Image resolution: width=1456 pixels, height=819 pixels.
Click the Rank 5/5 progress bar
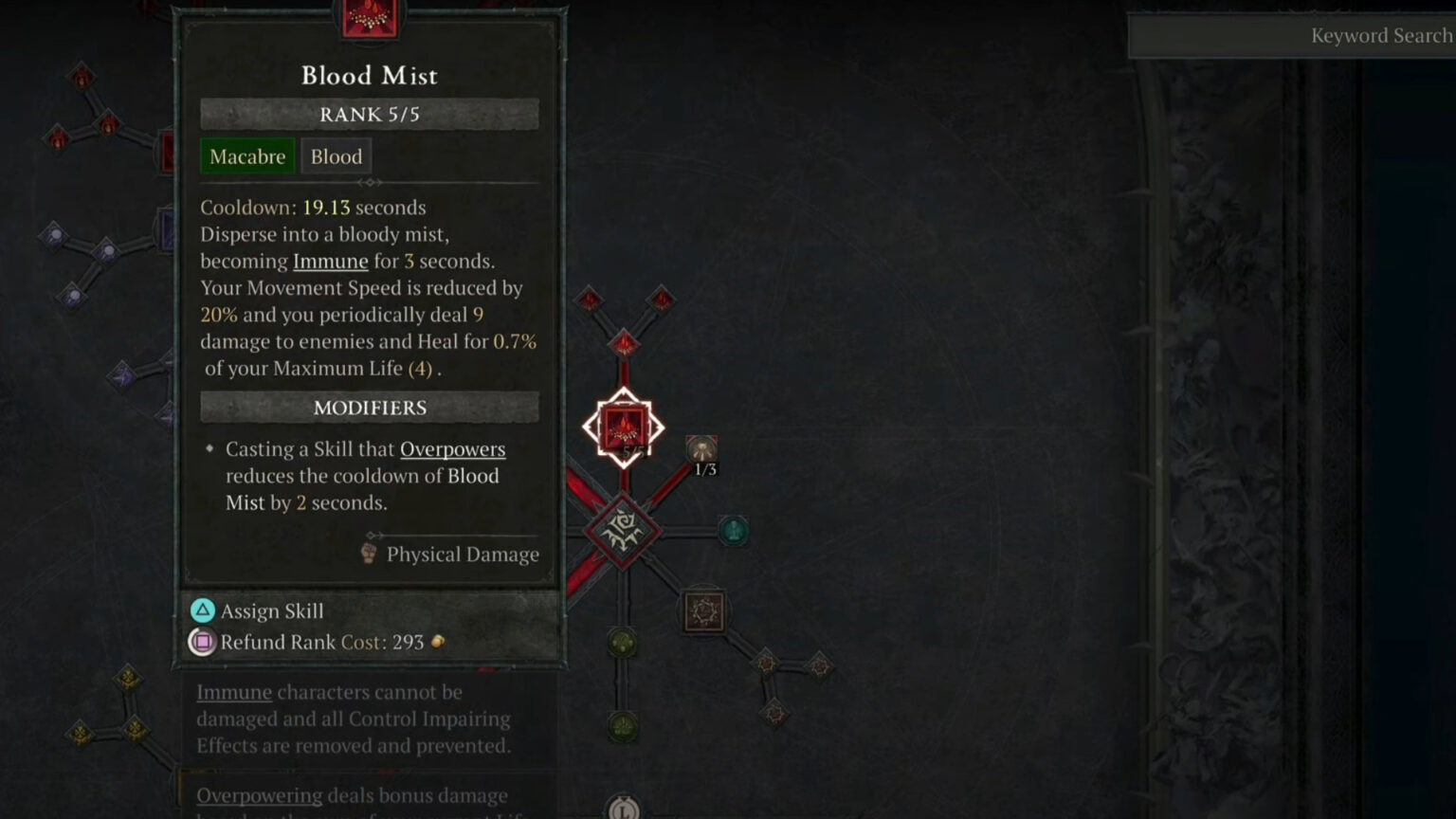(x=369, y=114)
